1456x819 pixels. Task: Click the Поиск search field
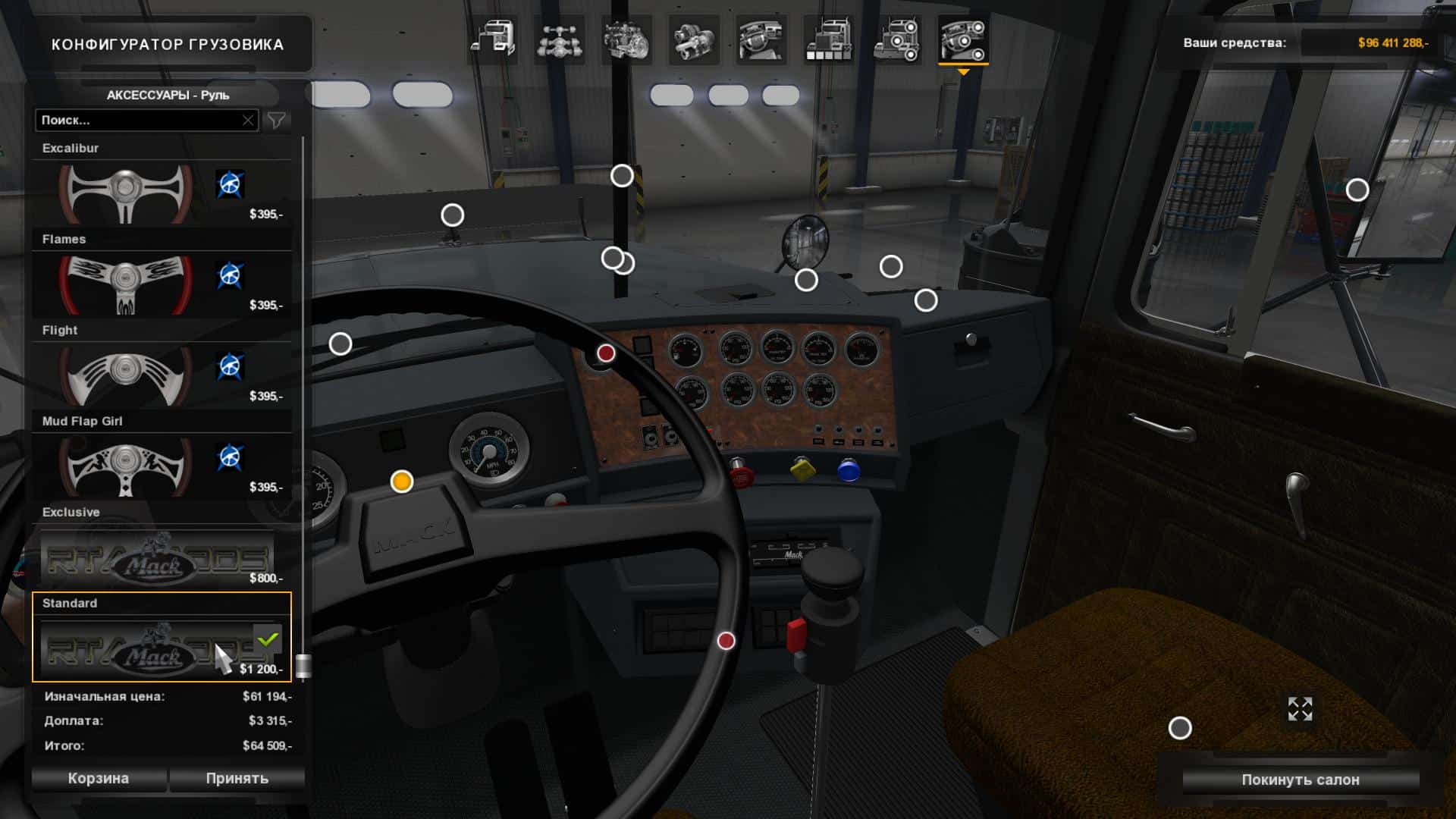pyautogui.click(x=140, y=120)
